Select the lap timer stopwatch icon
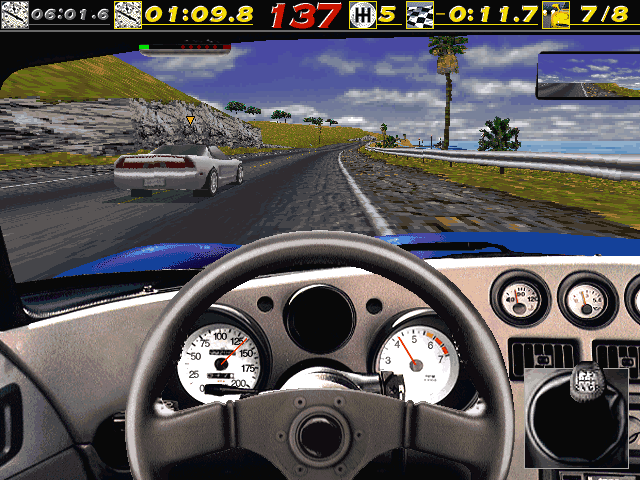Viewport: 640px width, 480px height. tap(128, 14)
